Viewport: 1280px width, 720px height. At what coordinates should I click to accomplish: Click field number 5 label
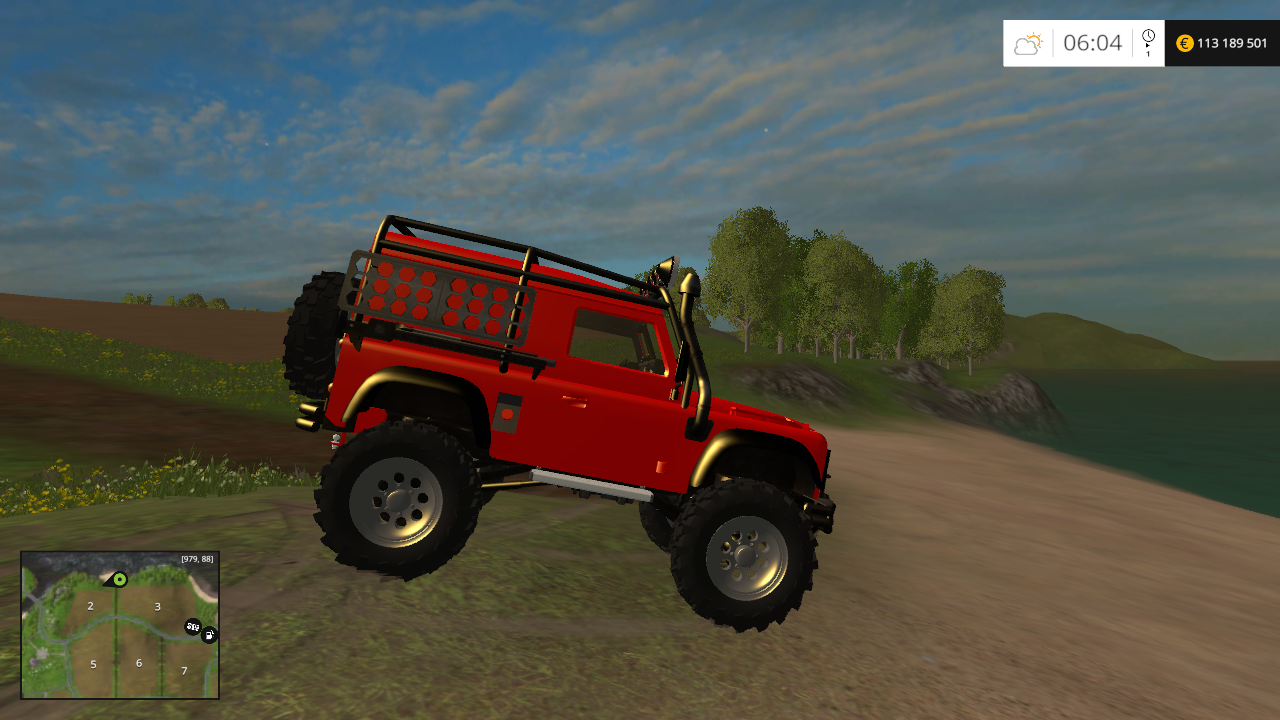click(x=93, y=664)
